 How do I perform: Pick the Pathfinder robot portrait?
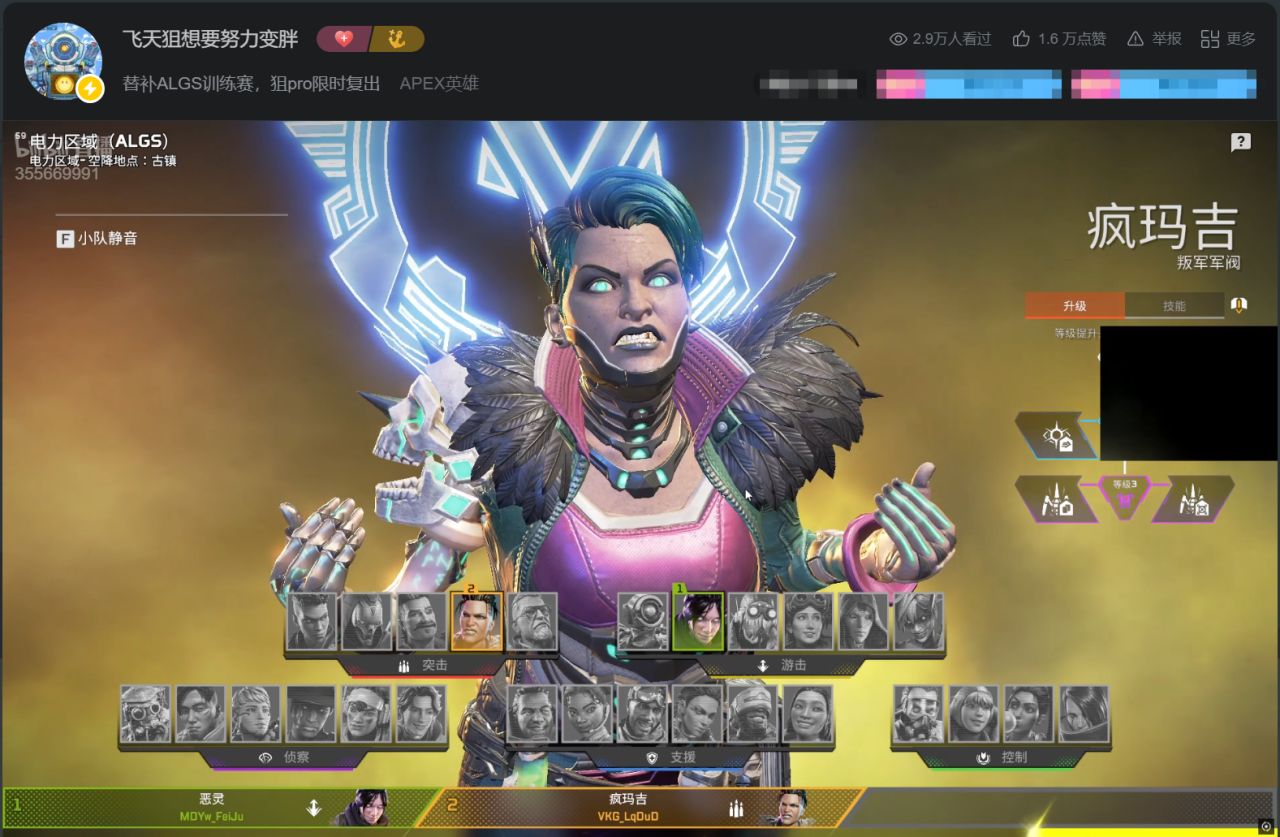click(x=643, y=621)
